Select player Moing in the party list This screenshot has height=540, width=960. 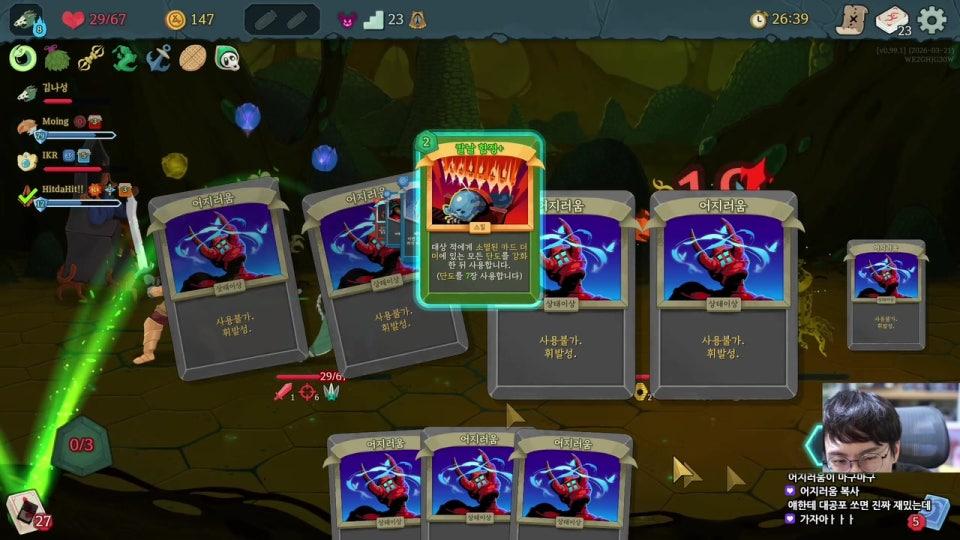(x=55, y=121)
